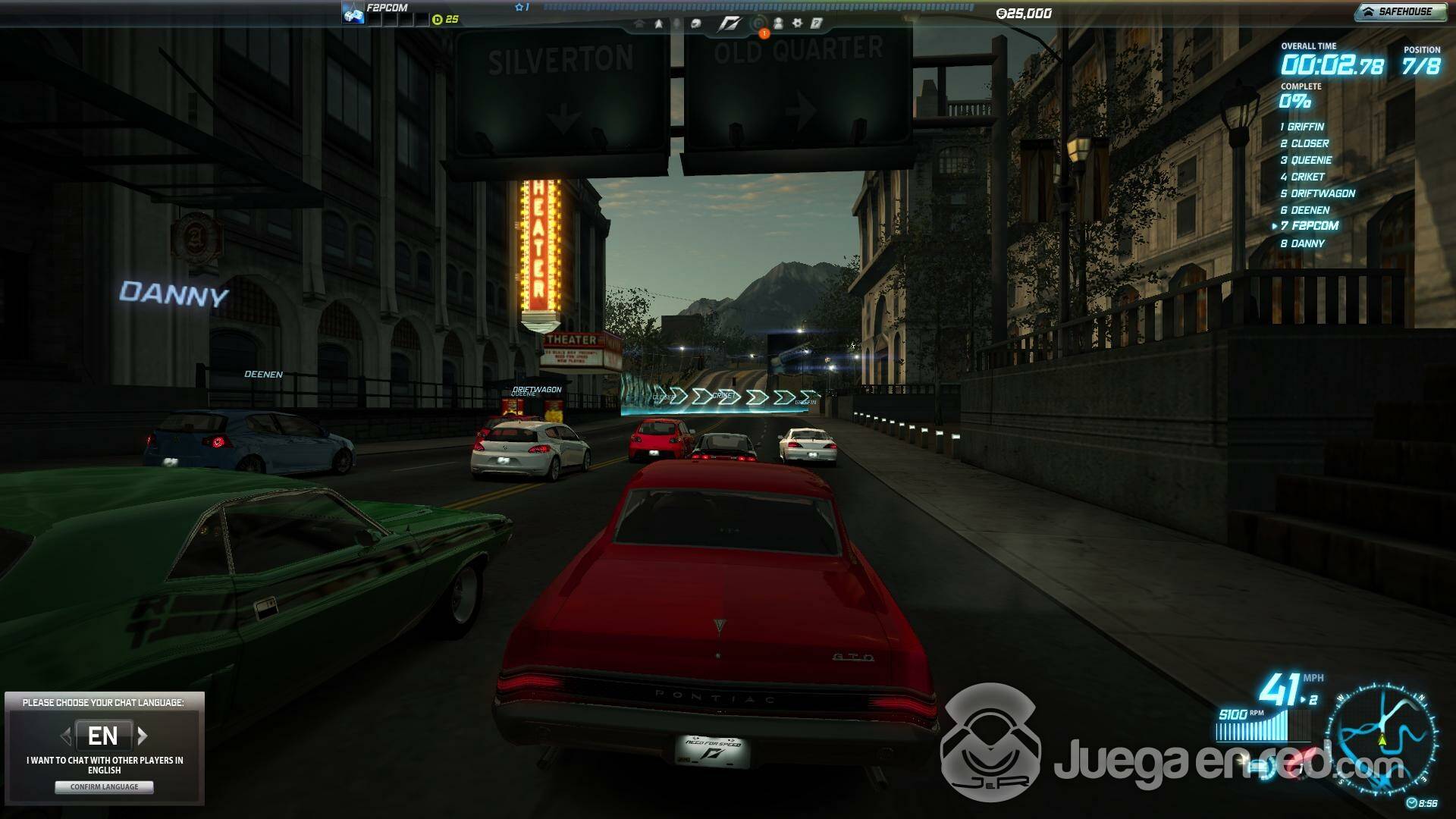Select GRIFFIN in the race standings
The image size is (1456, 819).
point(1305,127)
